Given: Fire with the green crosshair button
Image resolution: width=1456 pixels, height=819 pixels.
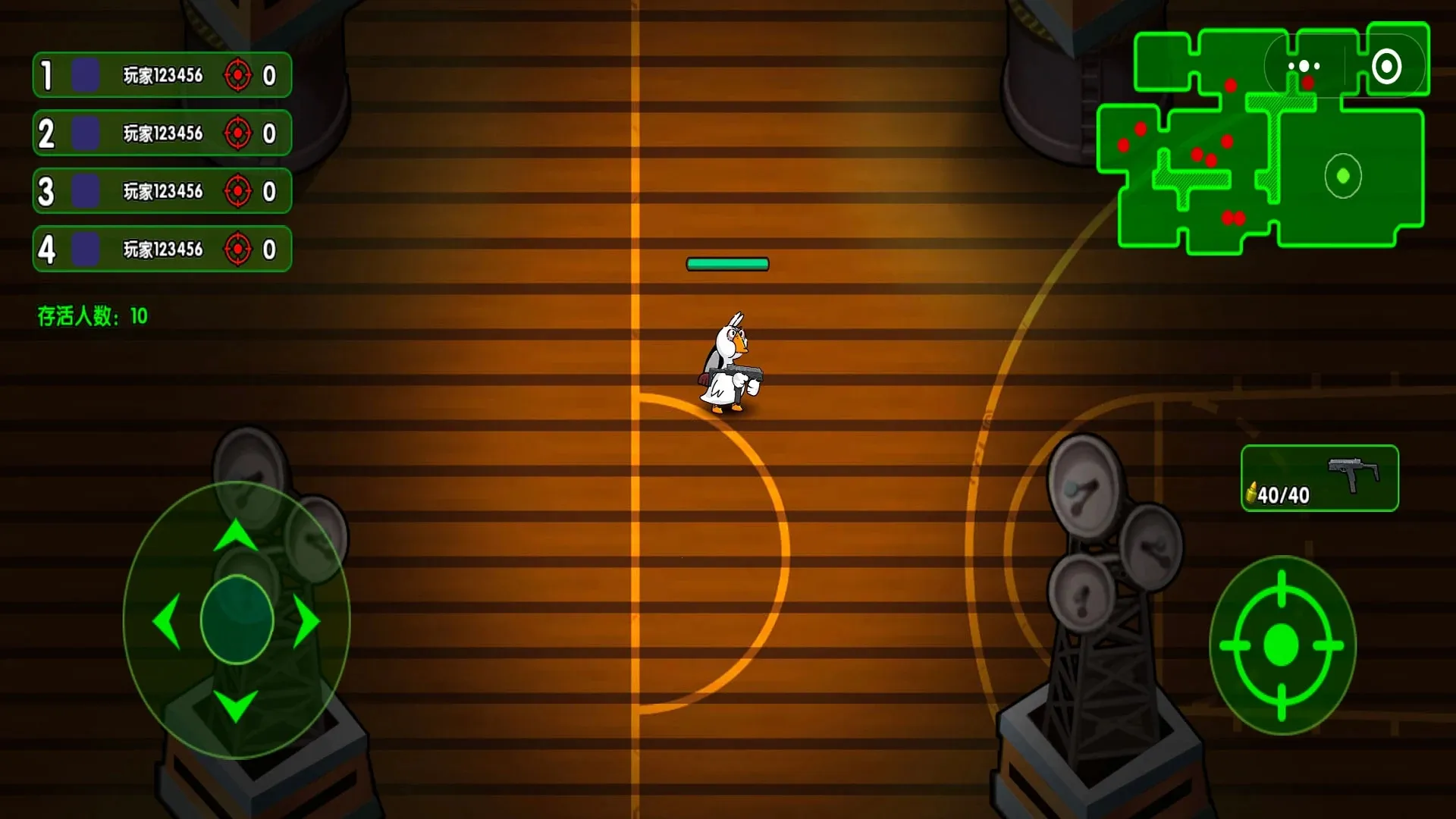Looking at the screenshot, I should (1282, 645).
